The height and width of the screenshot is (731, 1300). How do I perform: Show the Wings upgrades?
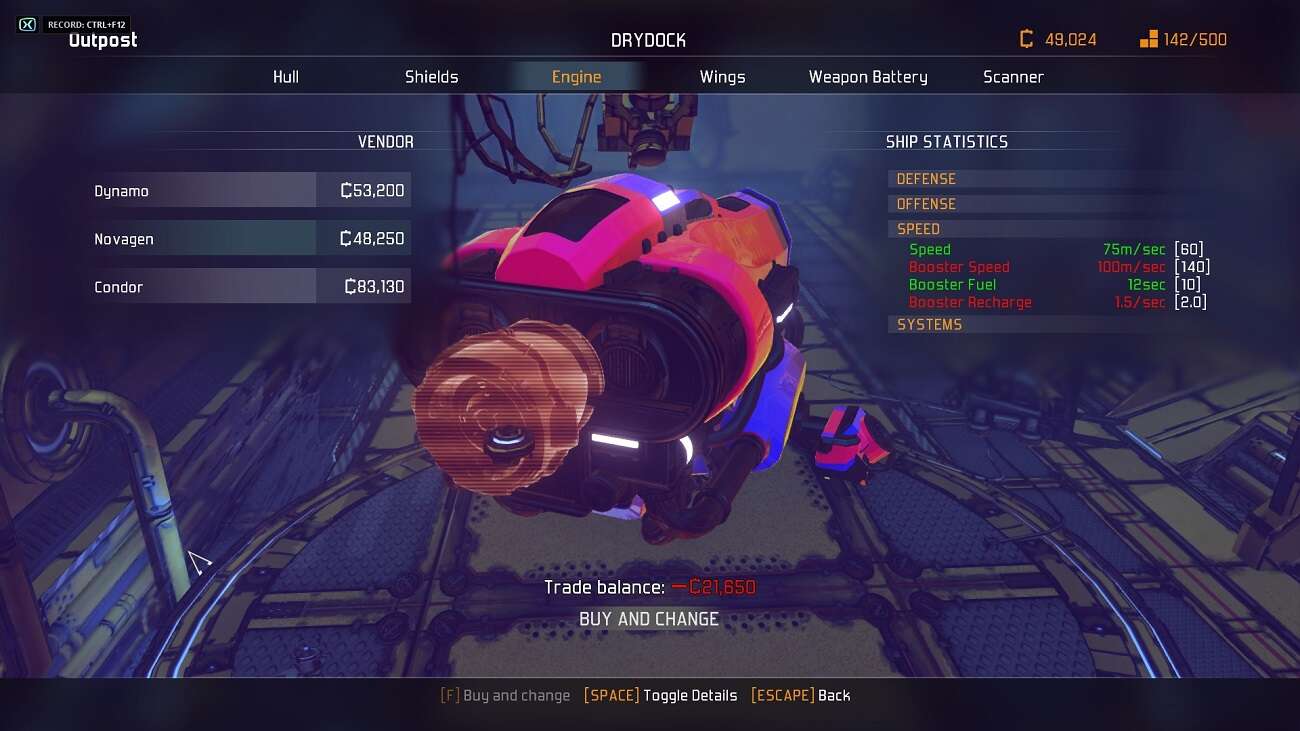[722, 77]
